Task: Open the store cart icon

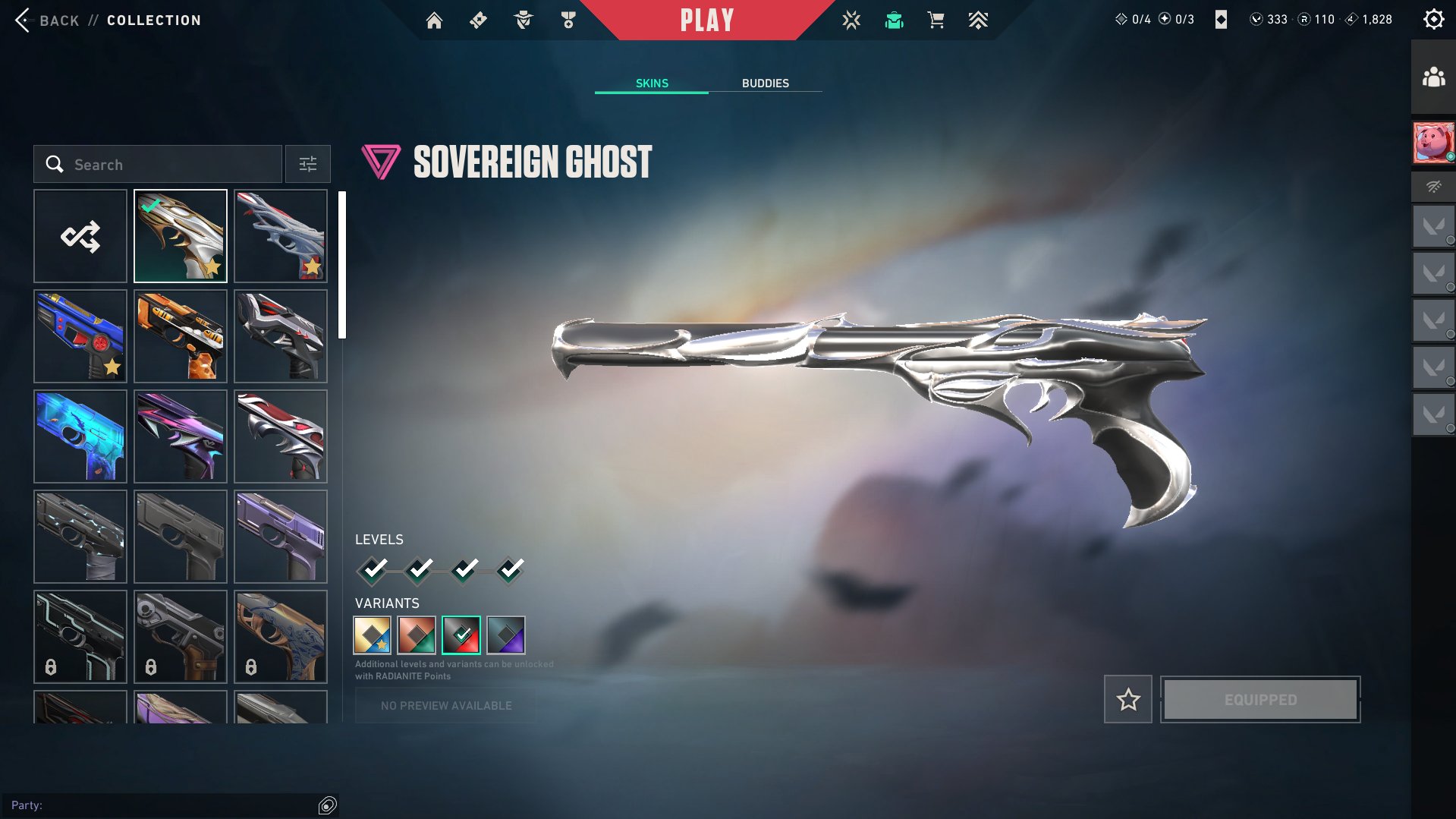Action: 936,20
